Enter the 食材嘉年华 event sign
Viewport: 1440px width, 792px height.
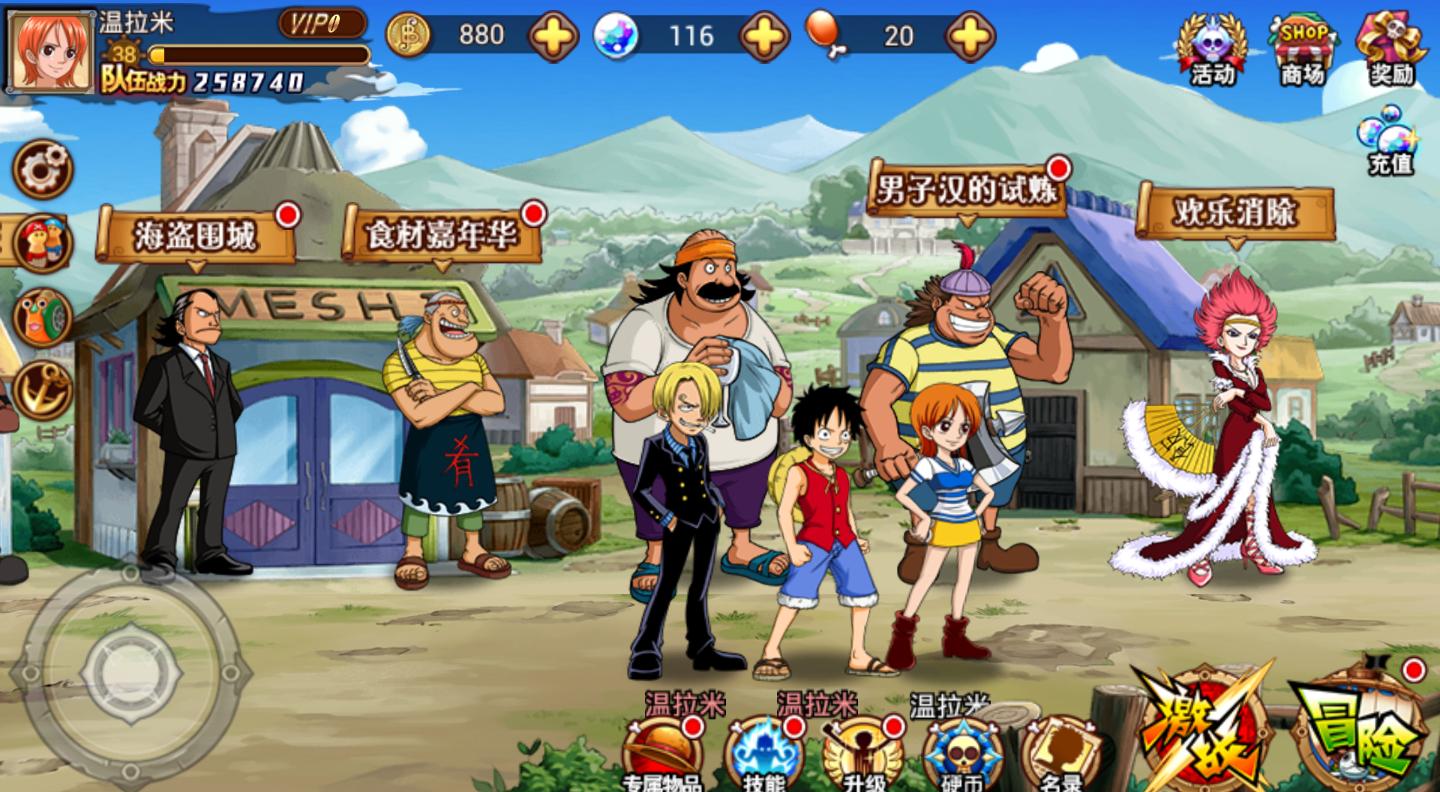click(441, 236)
